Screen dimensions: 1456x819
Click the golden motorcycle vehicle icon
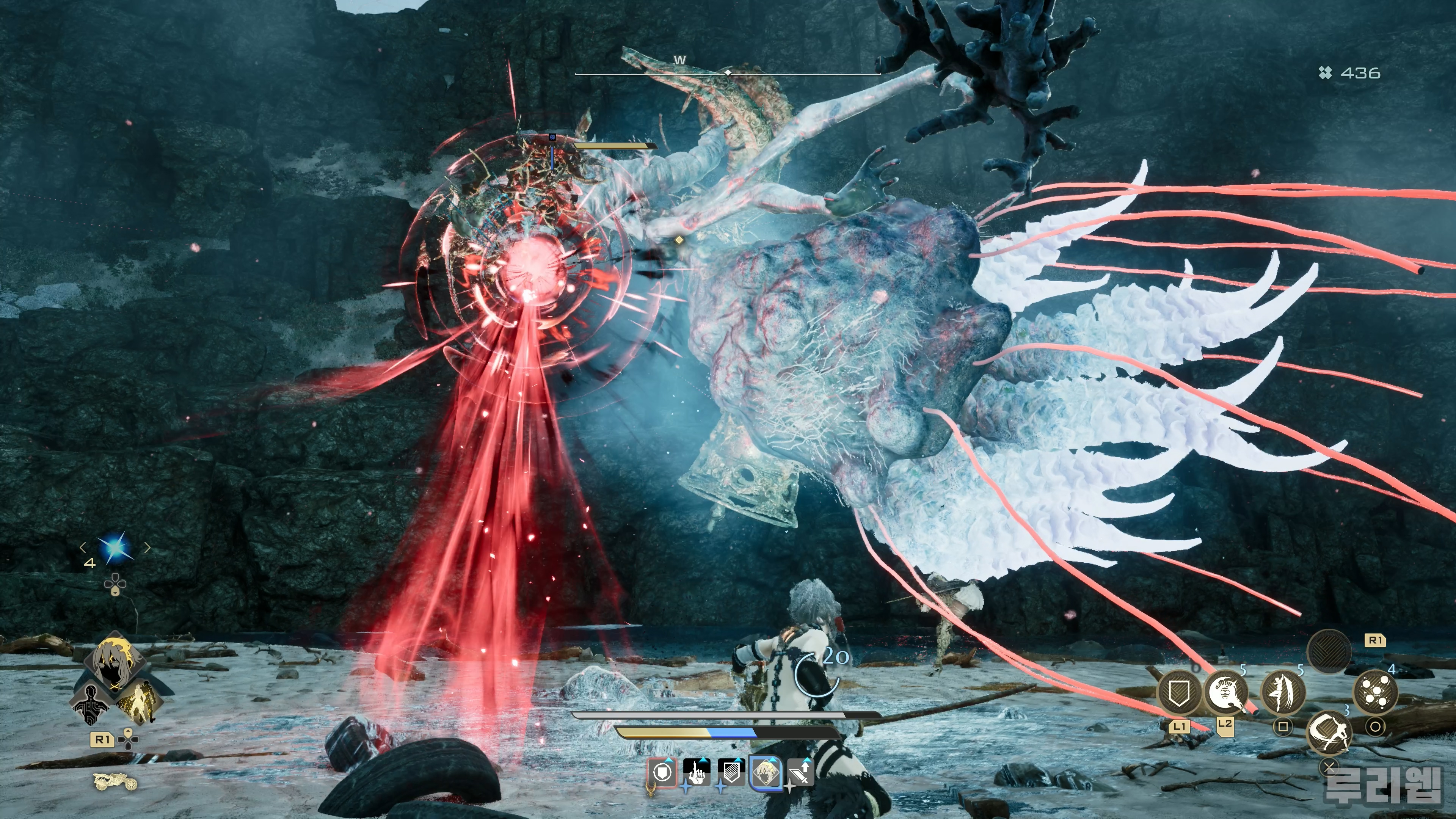click(115, 782)
